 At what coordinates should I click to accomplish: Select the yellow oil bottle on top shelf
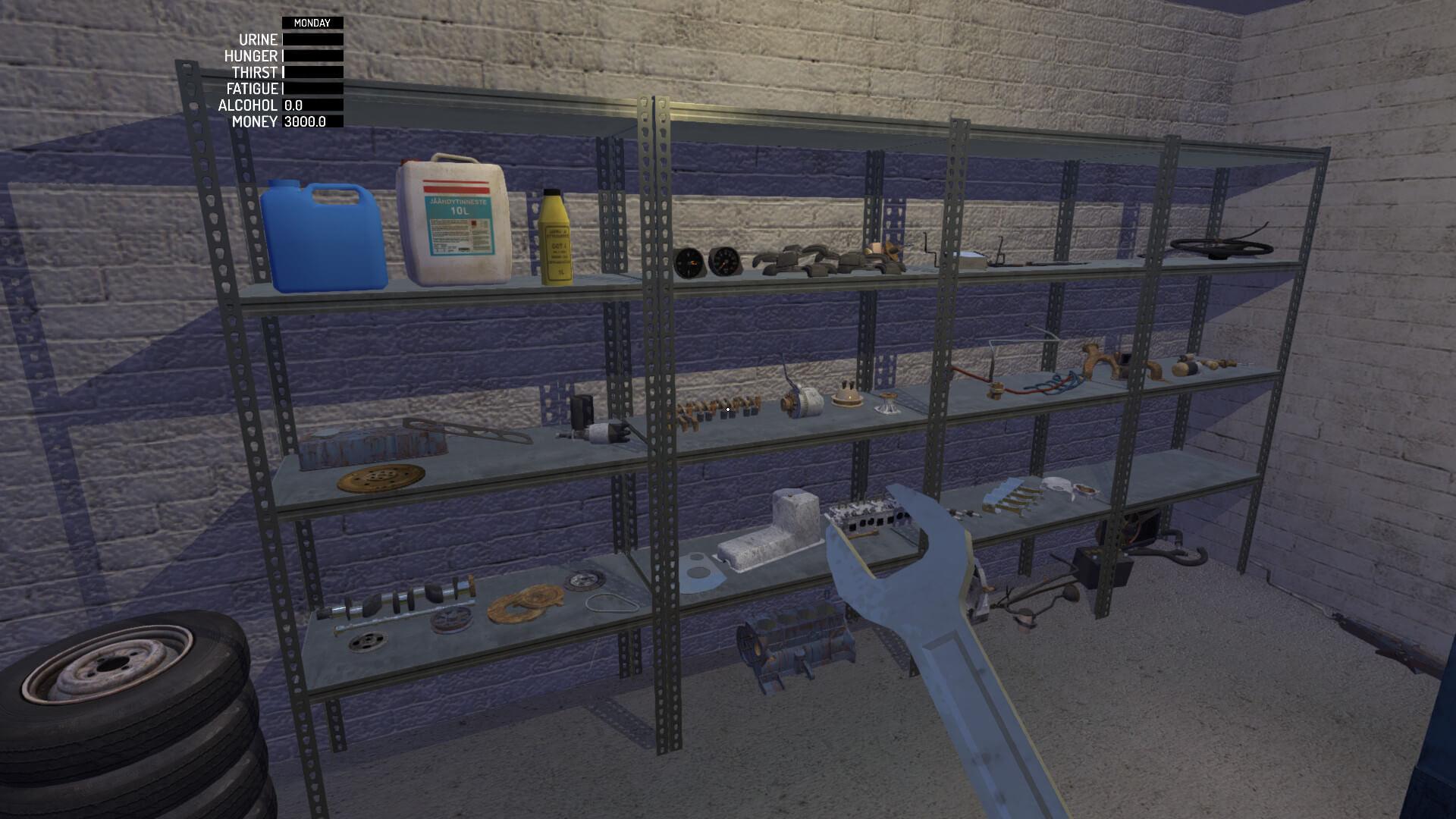point(554,239)
